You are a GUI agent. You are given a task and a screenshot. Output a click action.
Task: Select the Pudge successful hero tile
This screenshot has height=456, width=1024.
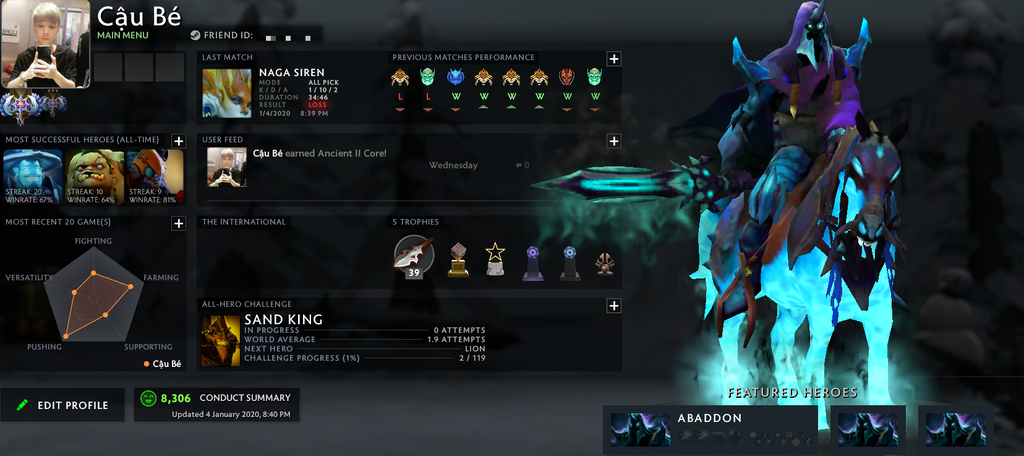(95, 176)
